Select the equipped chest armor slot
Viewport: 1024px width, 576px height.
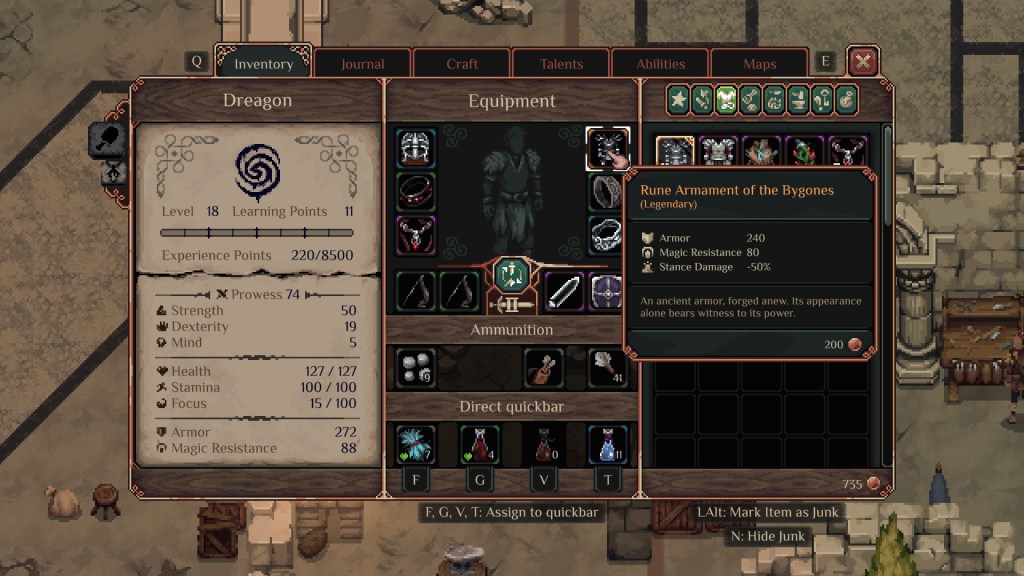click(x=607, y=147)
